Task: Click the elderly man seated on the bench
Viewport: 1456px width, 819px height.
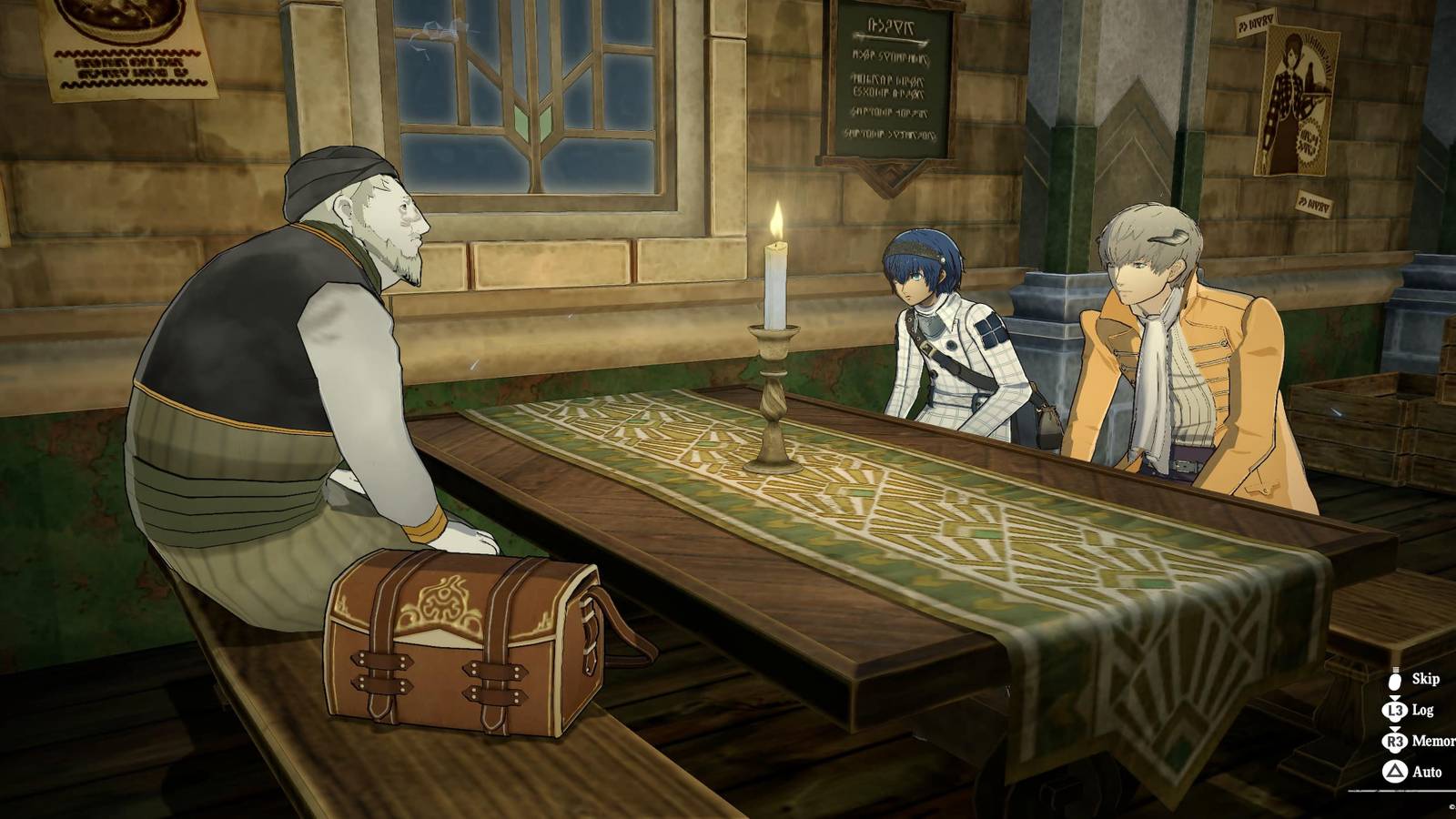Action: pyautogui.click(x=300, y=364)
